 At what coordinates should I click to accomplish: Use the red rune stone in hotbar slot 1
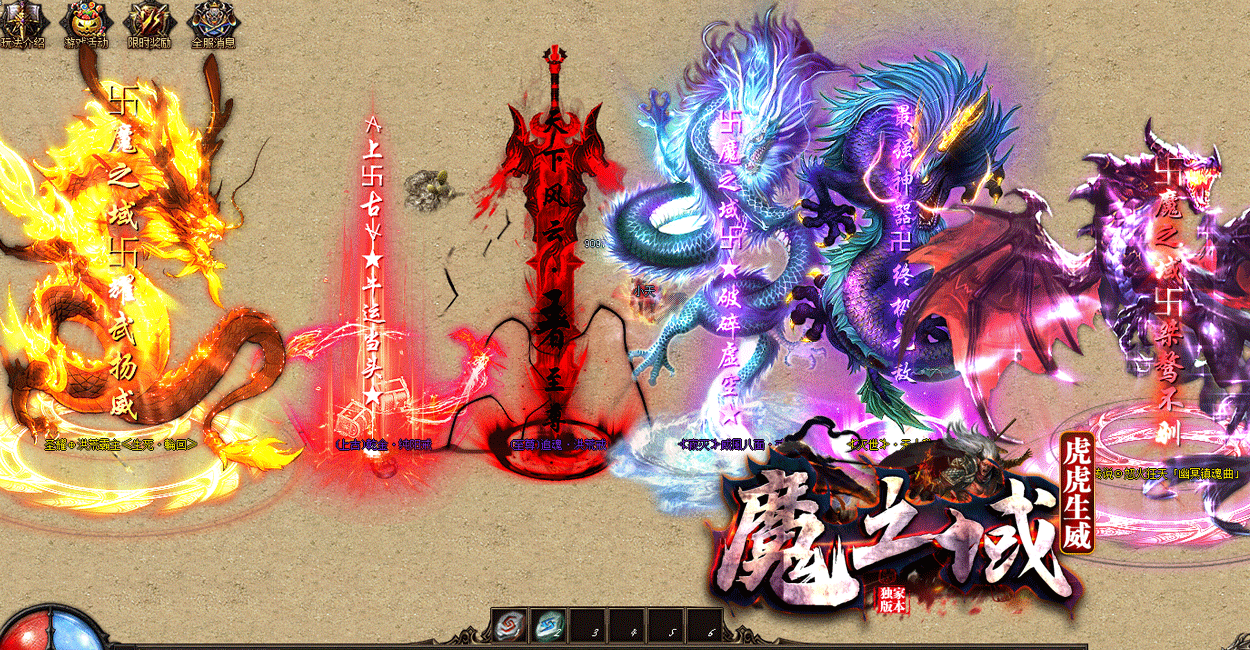pyautogui.click(x=508, y=626)
